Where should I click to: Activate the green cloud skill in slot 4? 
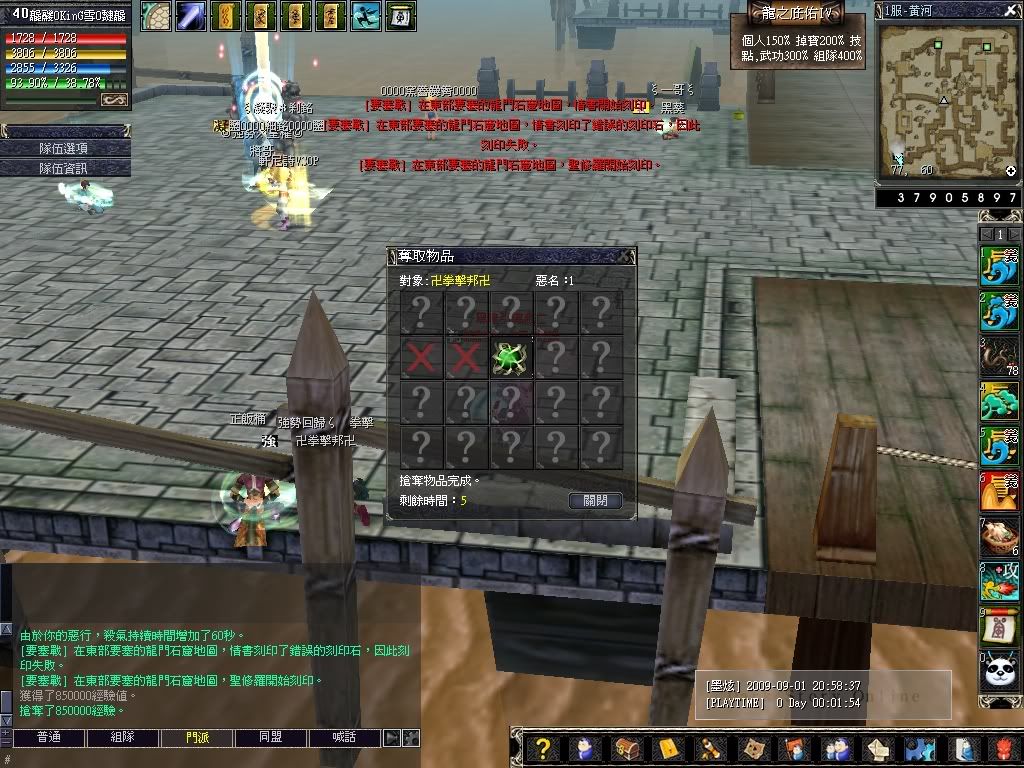pyautogui.click(x=999, y=402)
